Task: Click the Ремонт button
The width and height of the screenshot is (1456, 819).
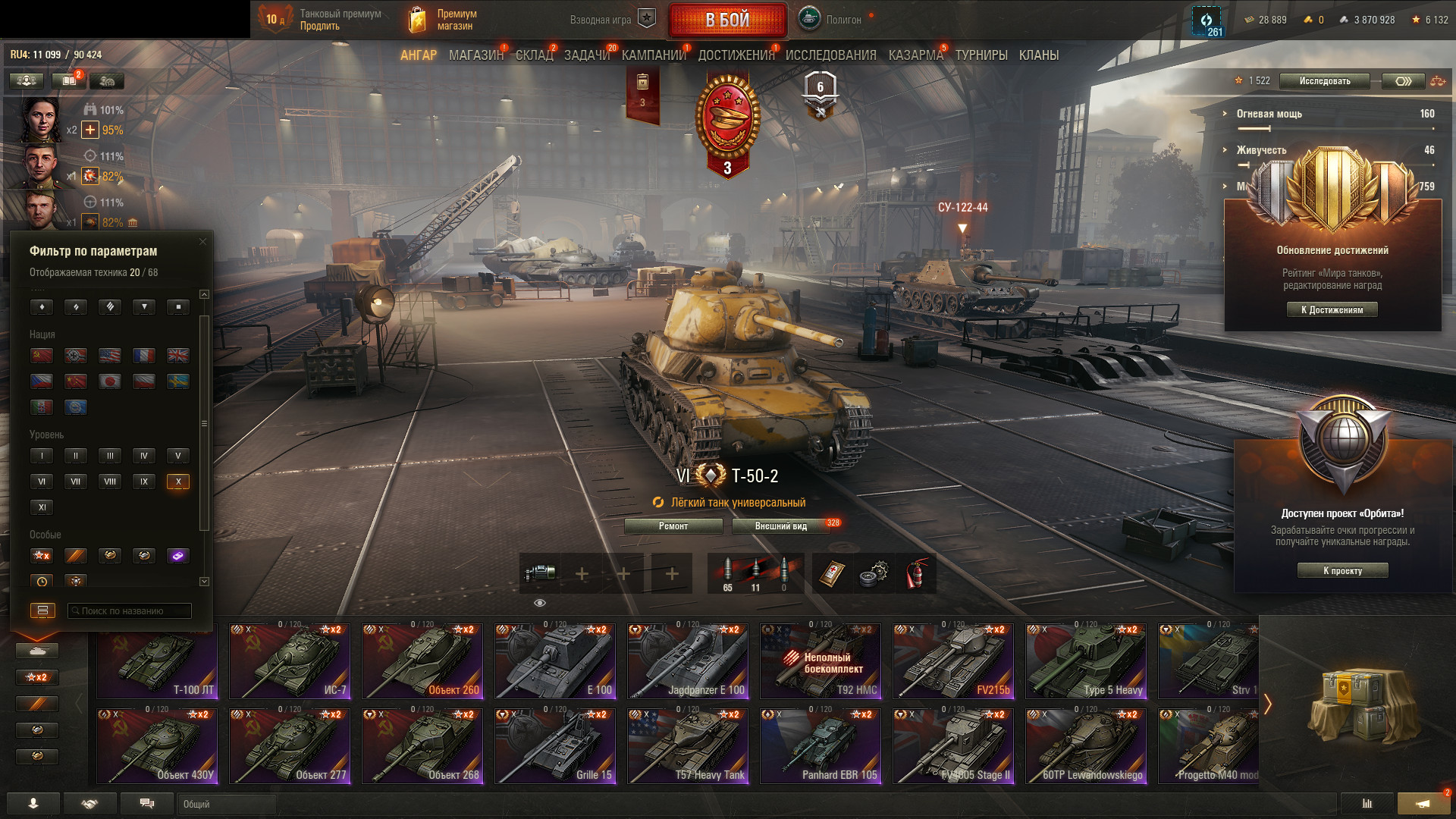Action: pyautogui.click(x=673, y=526)
